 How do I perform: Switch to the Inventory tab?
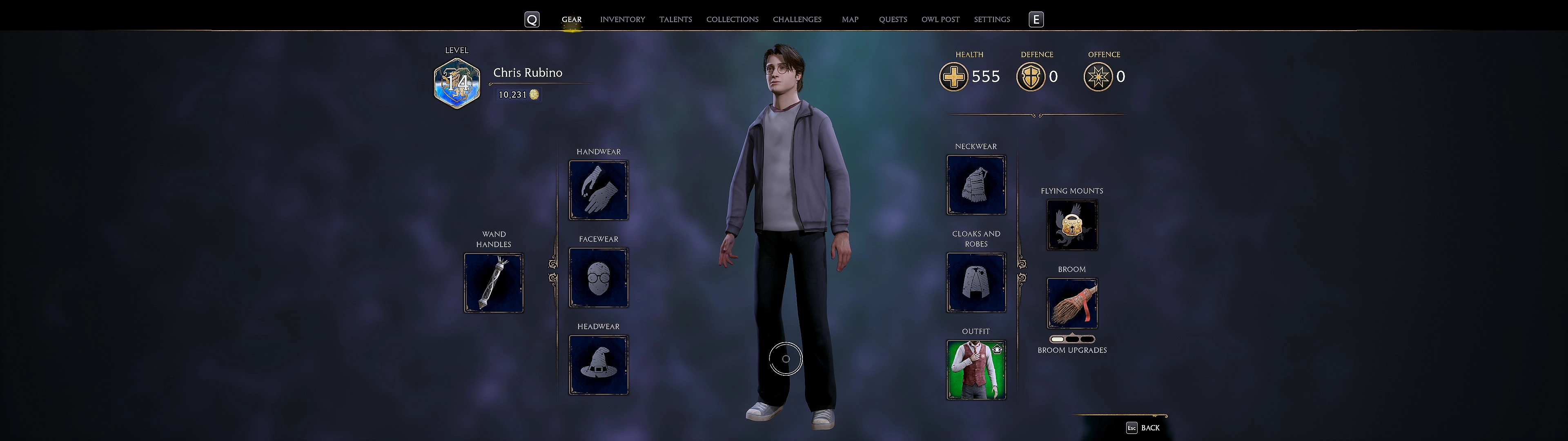622,20
